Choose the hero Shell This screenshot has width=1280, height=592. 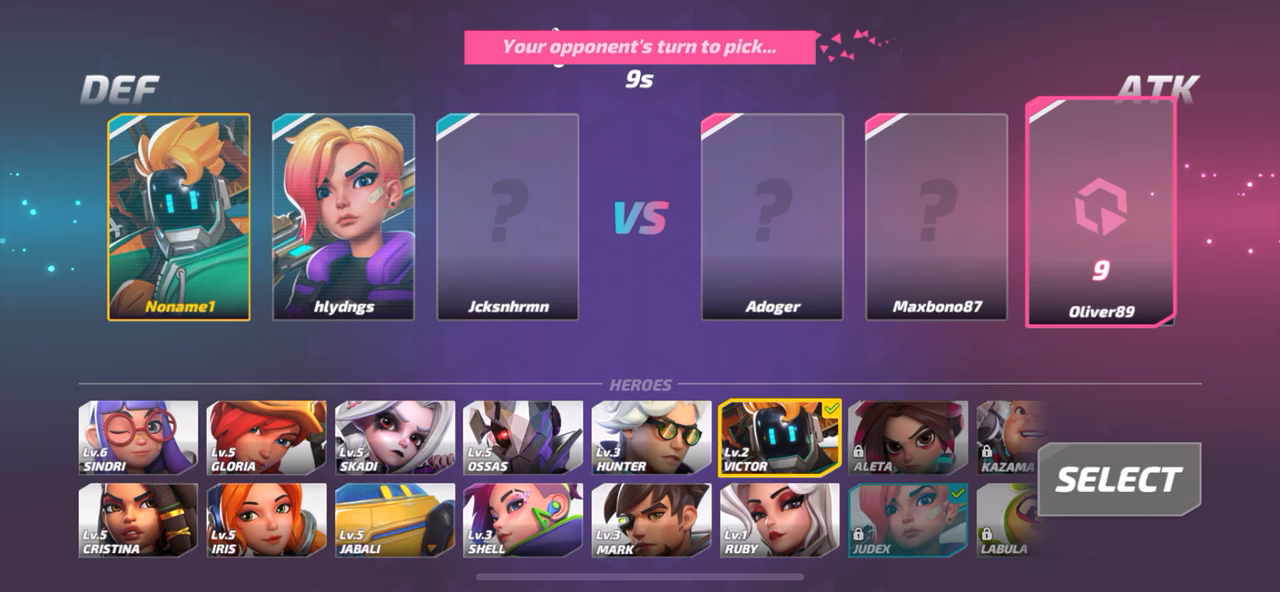tap(523, 520)
